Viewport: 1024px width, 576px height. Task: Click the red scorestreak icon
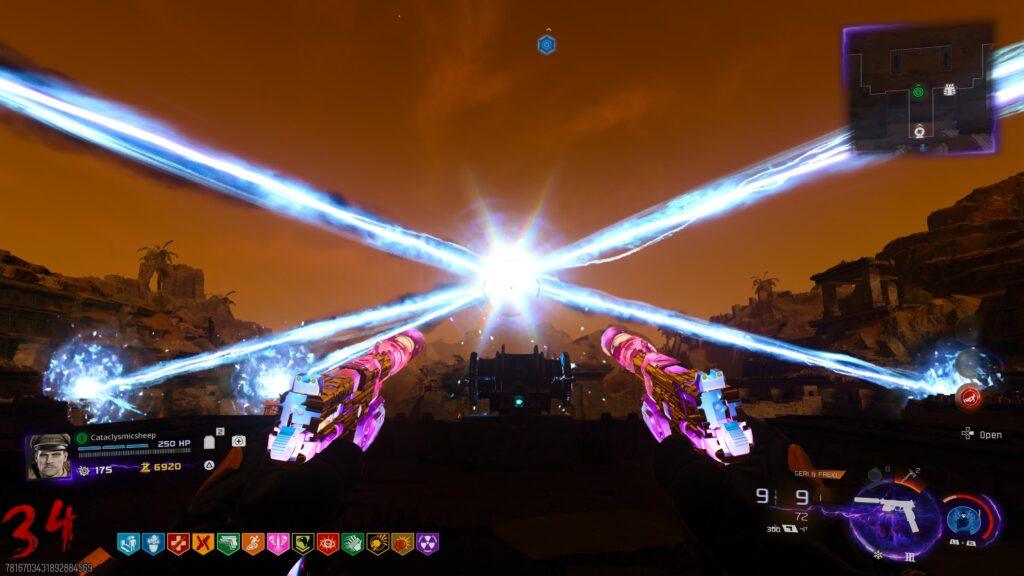point(967,397)
